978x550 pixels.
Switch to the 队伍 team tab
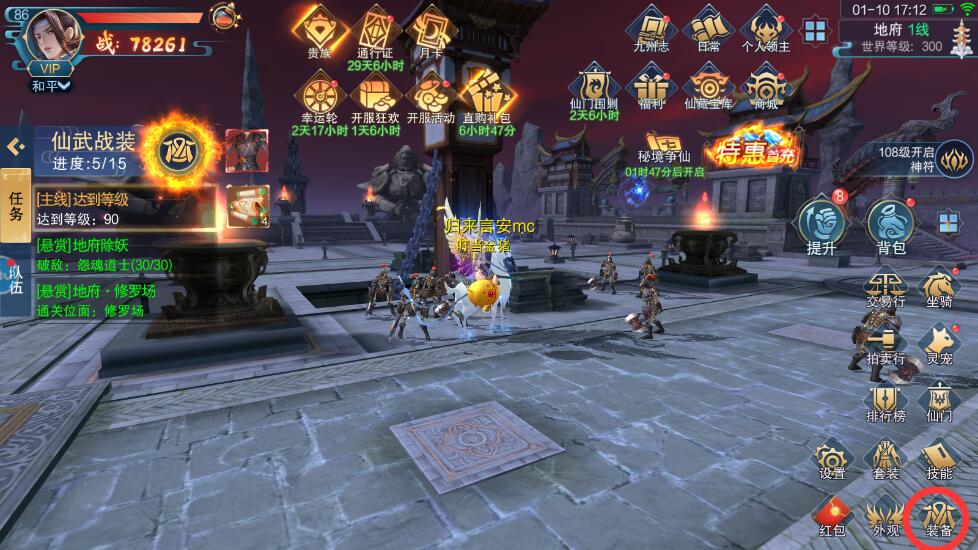pyautogui.click(x=15, y=278)
